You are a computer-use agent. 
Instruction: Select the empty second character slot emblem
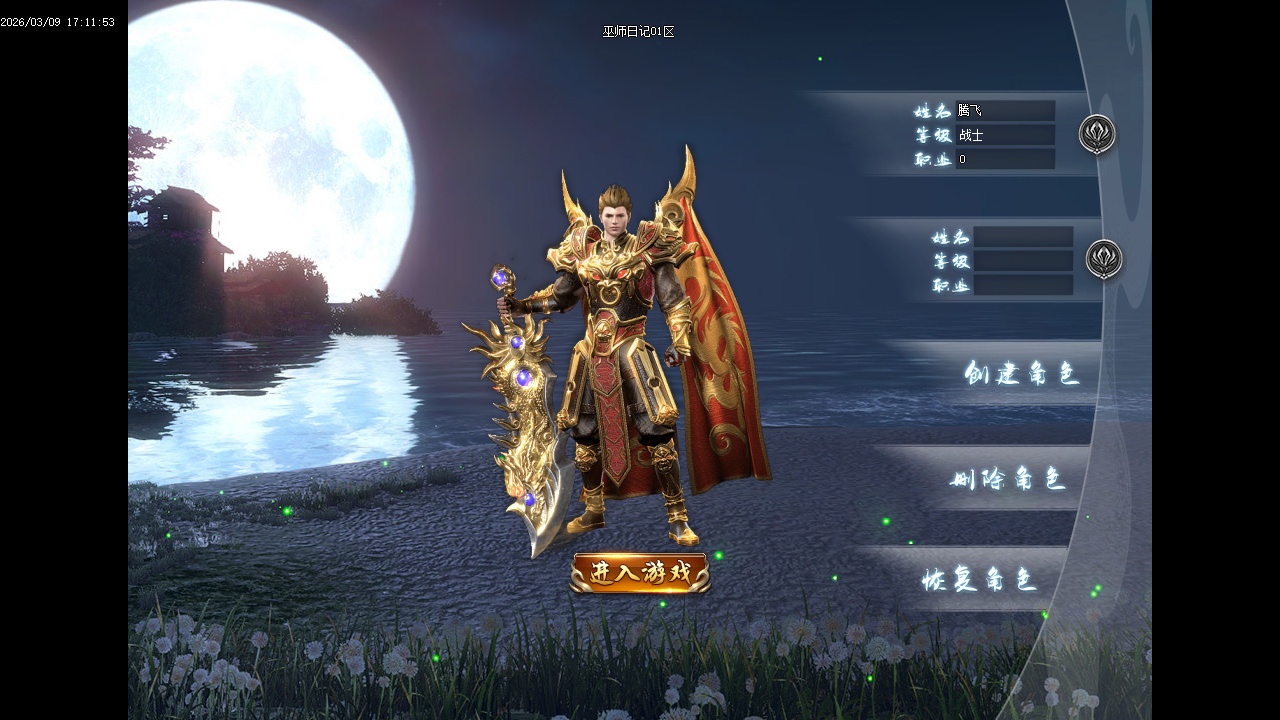(x=1104, y=260)
